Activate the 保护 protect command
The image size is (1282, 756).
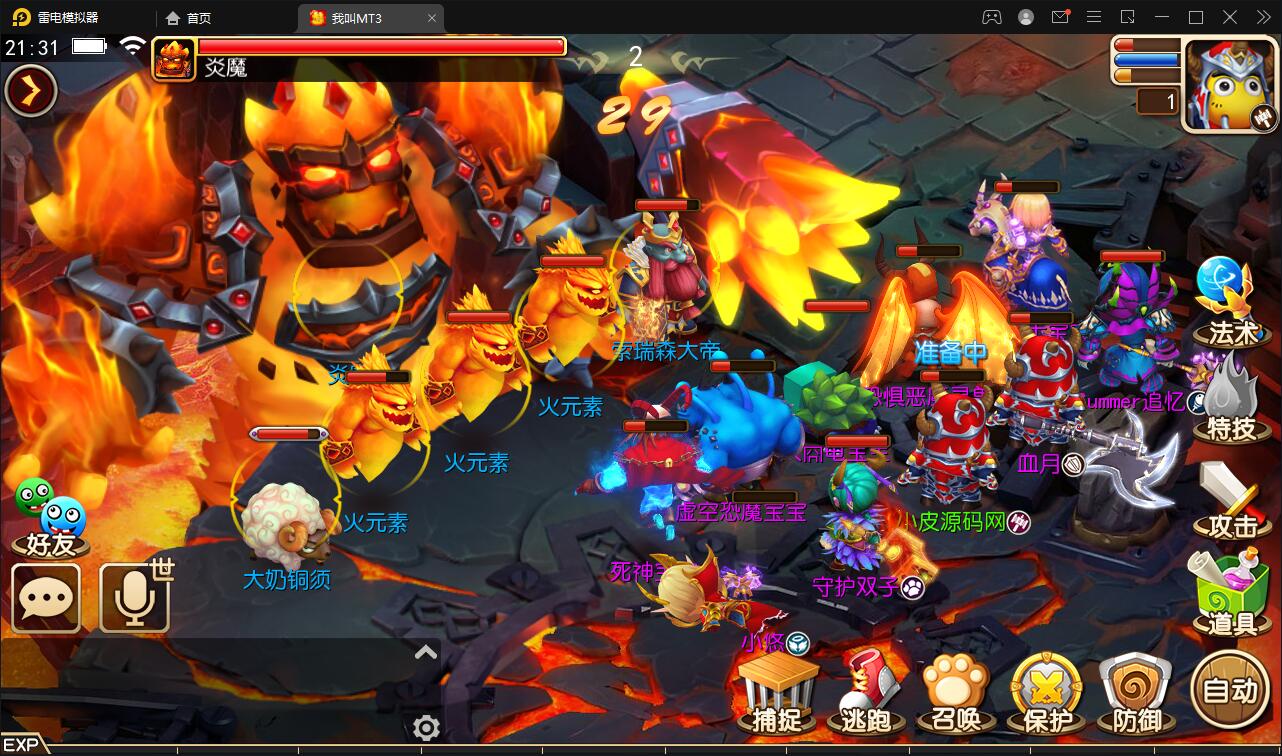1047,693
